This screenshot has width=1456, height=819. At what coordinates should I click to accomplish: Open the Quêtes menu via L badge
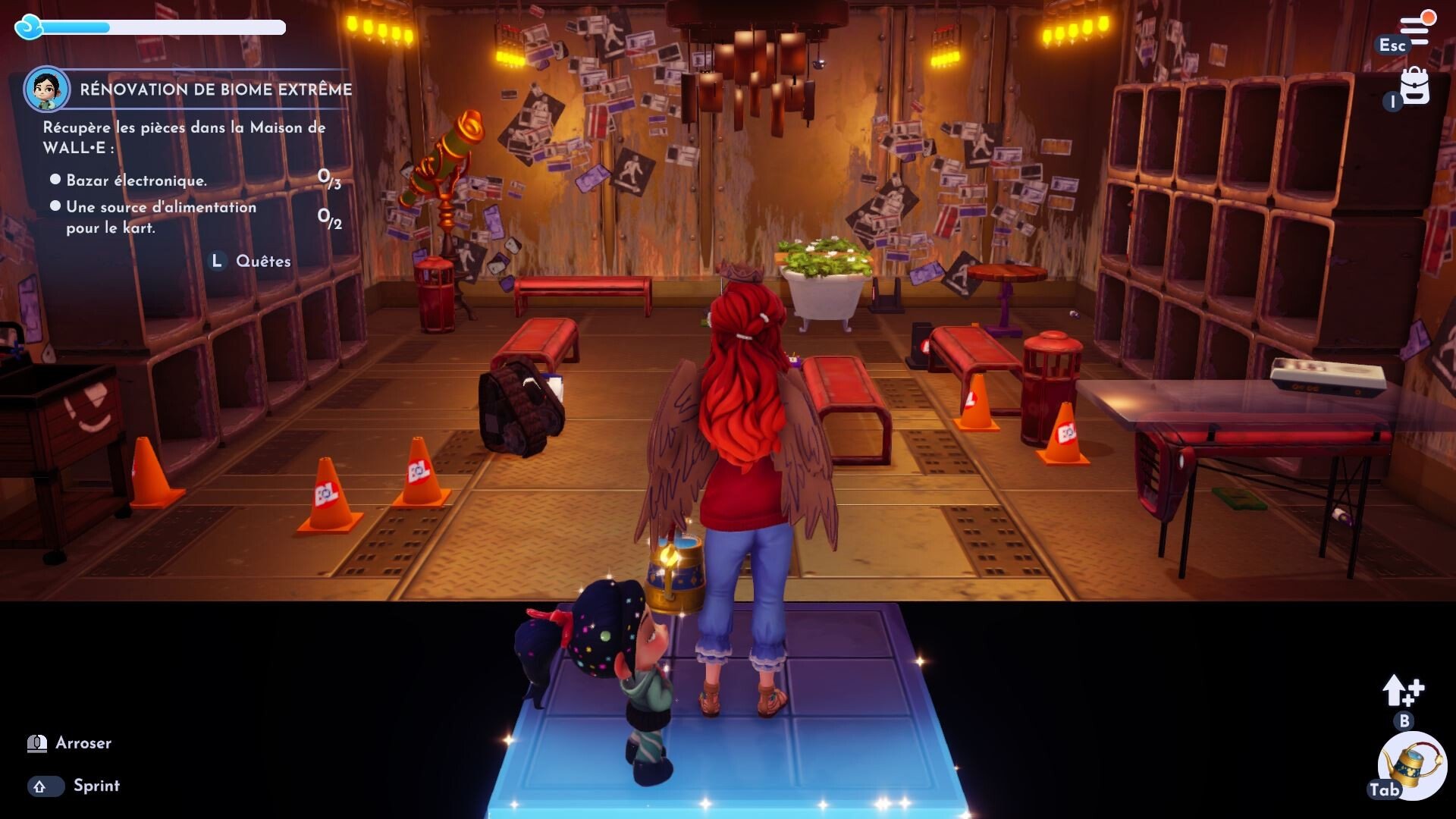point(218,260)
